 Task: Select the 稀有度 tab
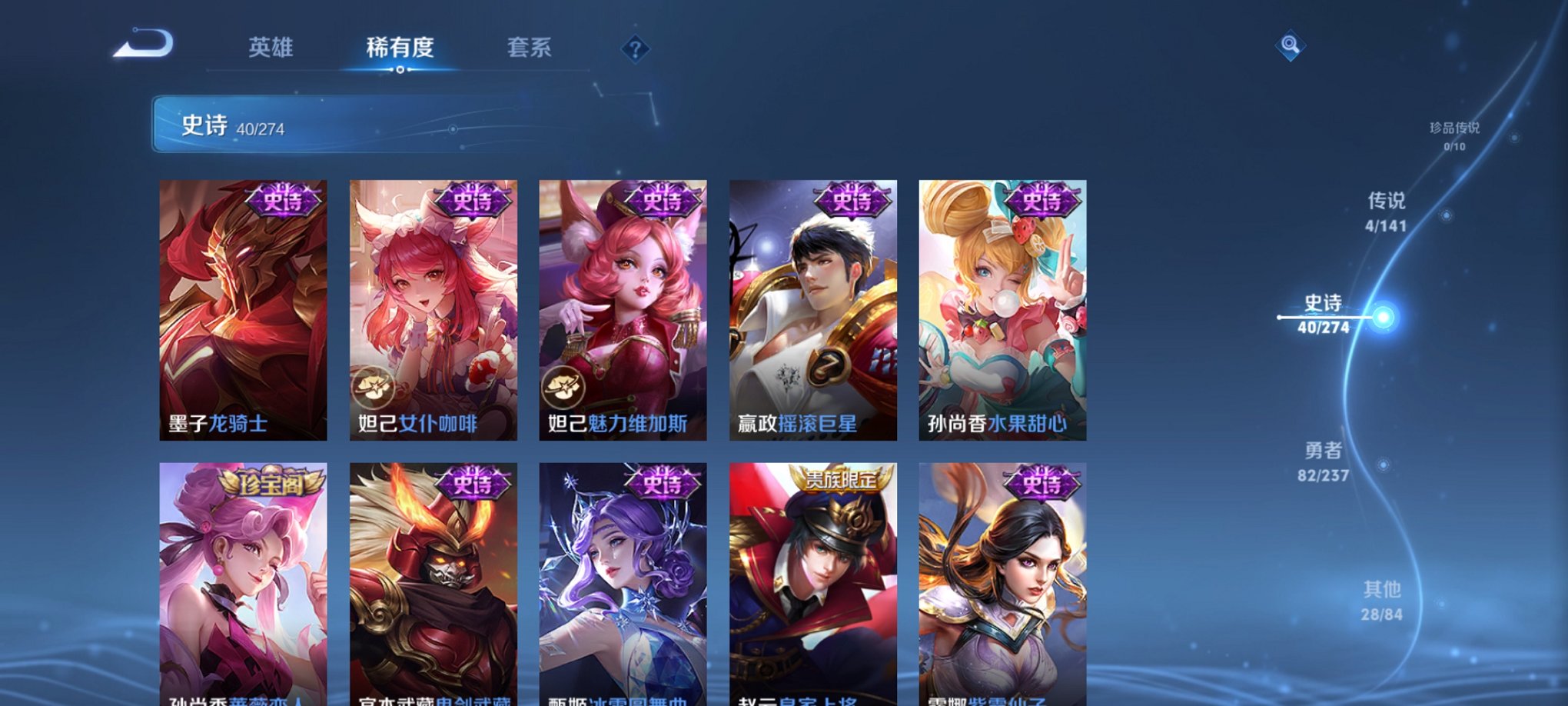pos(399,48)
